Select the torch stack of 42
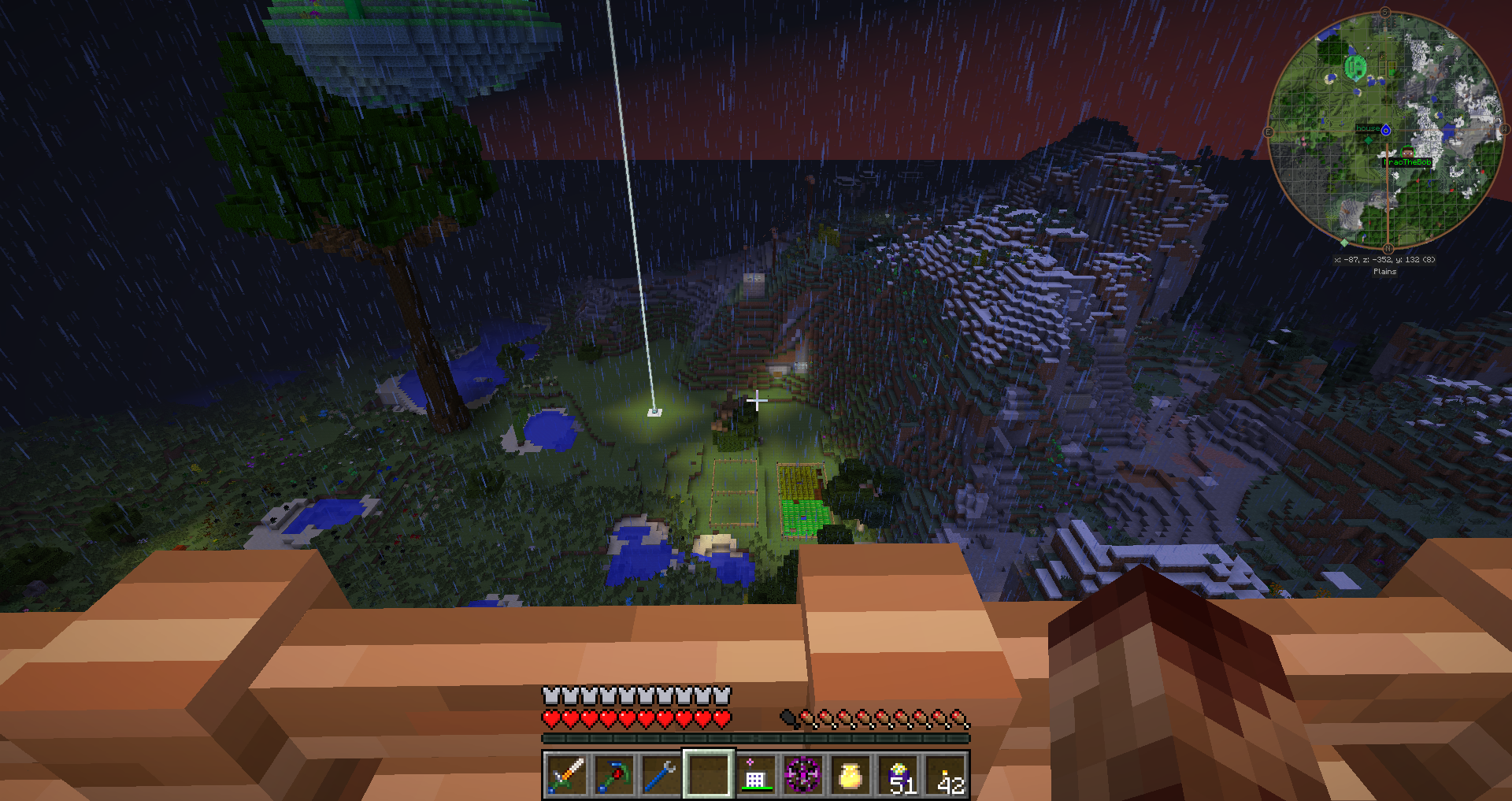1512x801 pixels. 947,775
